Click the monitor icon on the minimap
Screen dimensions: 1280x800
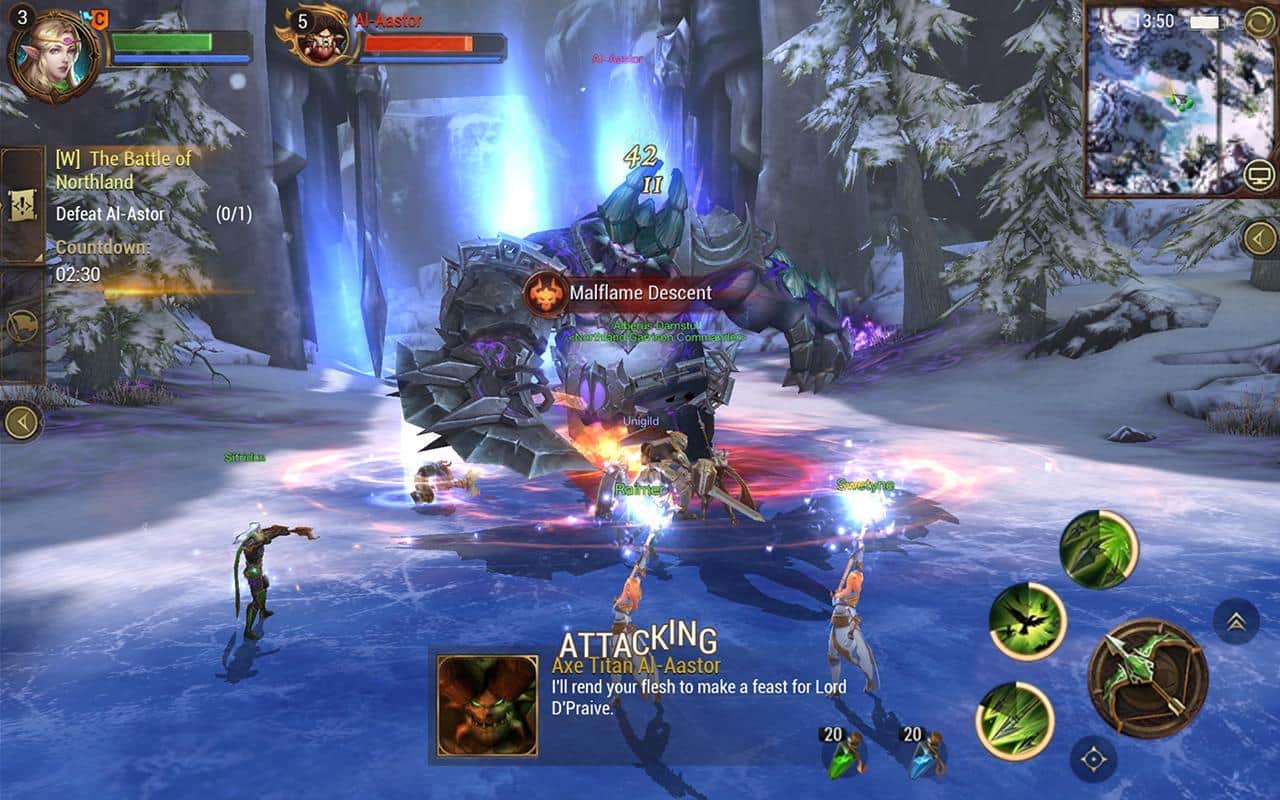point(1259,177)
